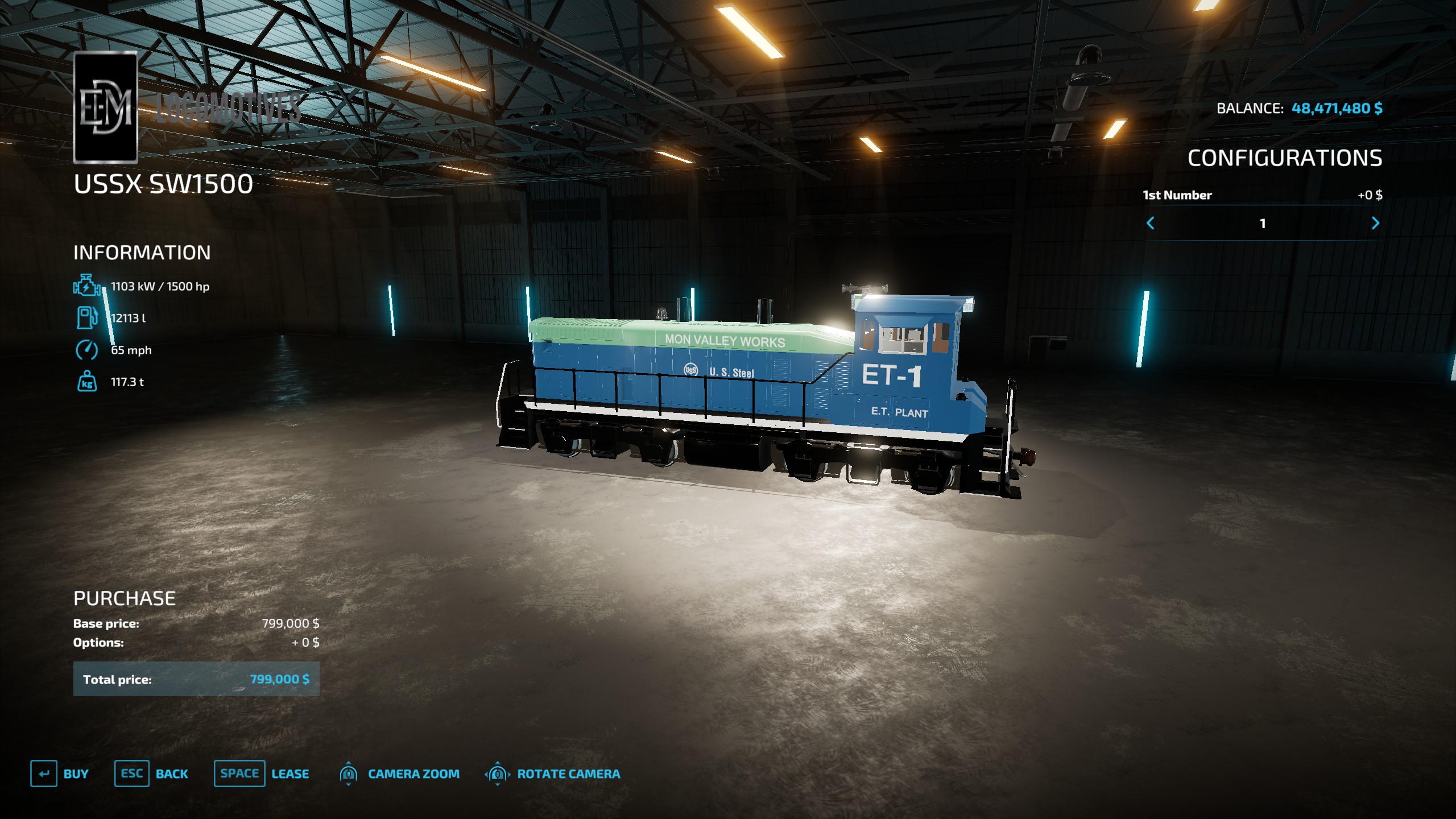Click Back to return to the shop
Image resolution: width=1456 pixels, height=819 pixels.
(x=171, y=773)
